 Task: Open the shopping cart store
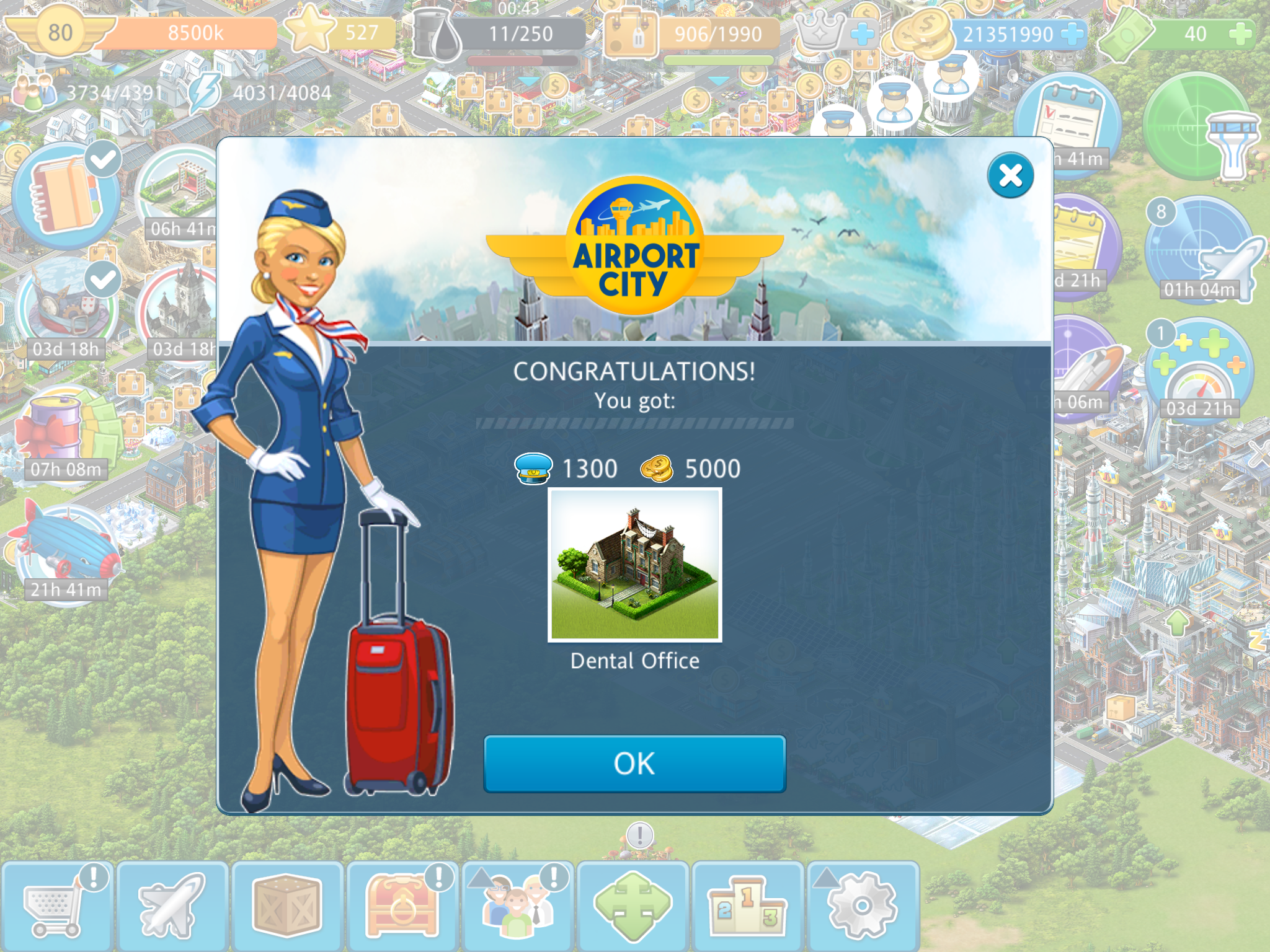[x=57, y=906]
